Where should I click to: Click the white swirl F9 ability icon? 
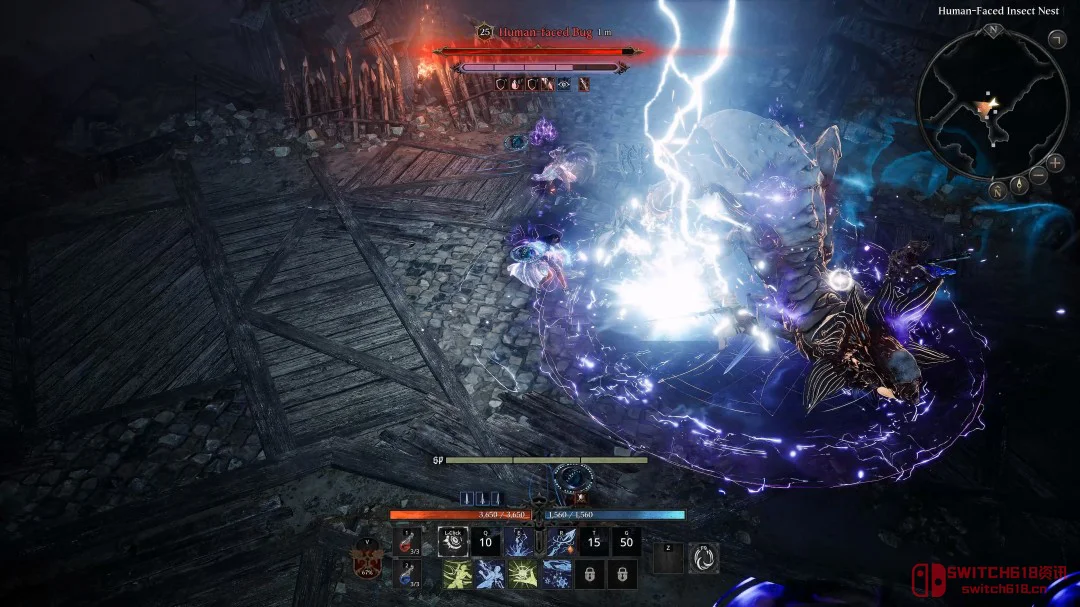(x=704, y=558)
